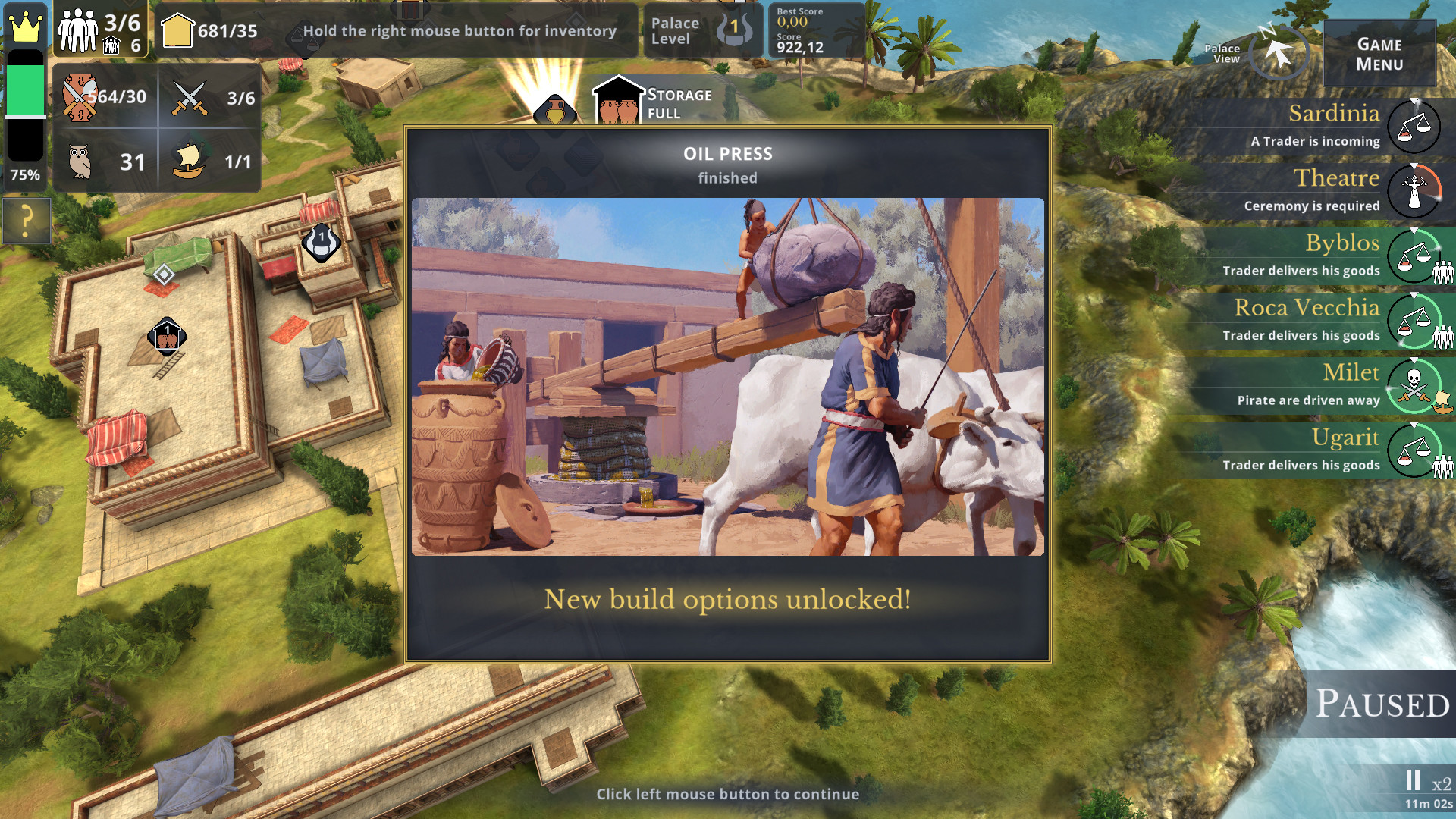Open the question mark help button
The width and height of the screenshot is (1456, 819).
tap(27, 221)
